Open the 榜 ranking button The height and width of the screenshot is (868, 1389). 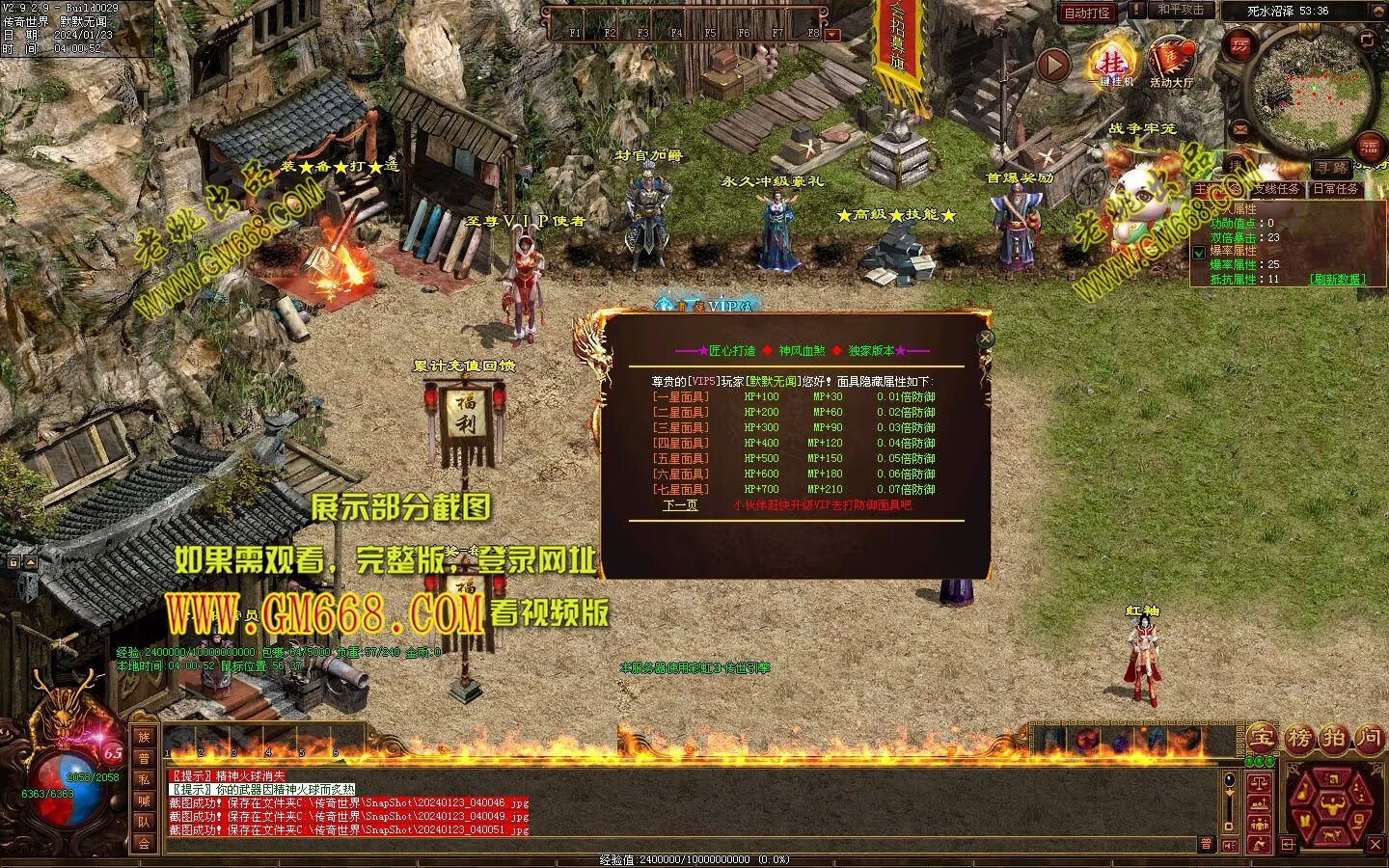(x=1299, y=738)
